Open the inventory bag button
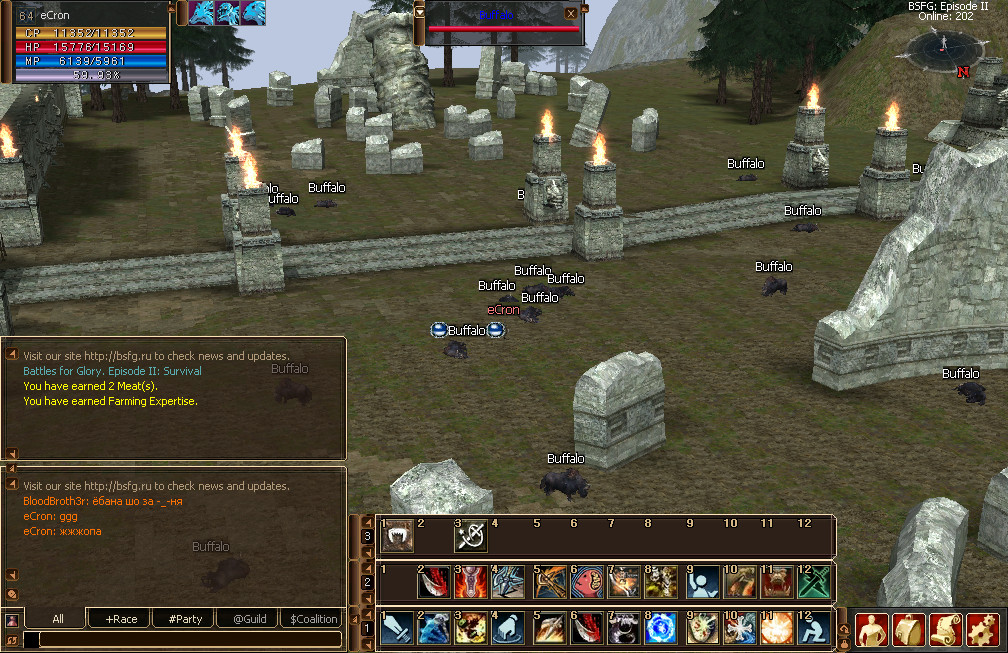 pyautogui.click(x=909, y=629)
